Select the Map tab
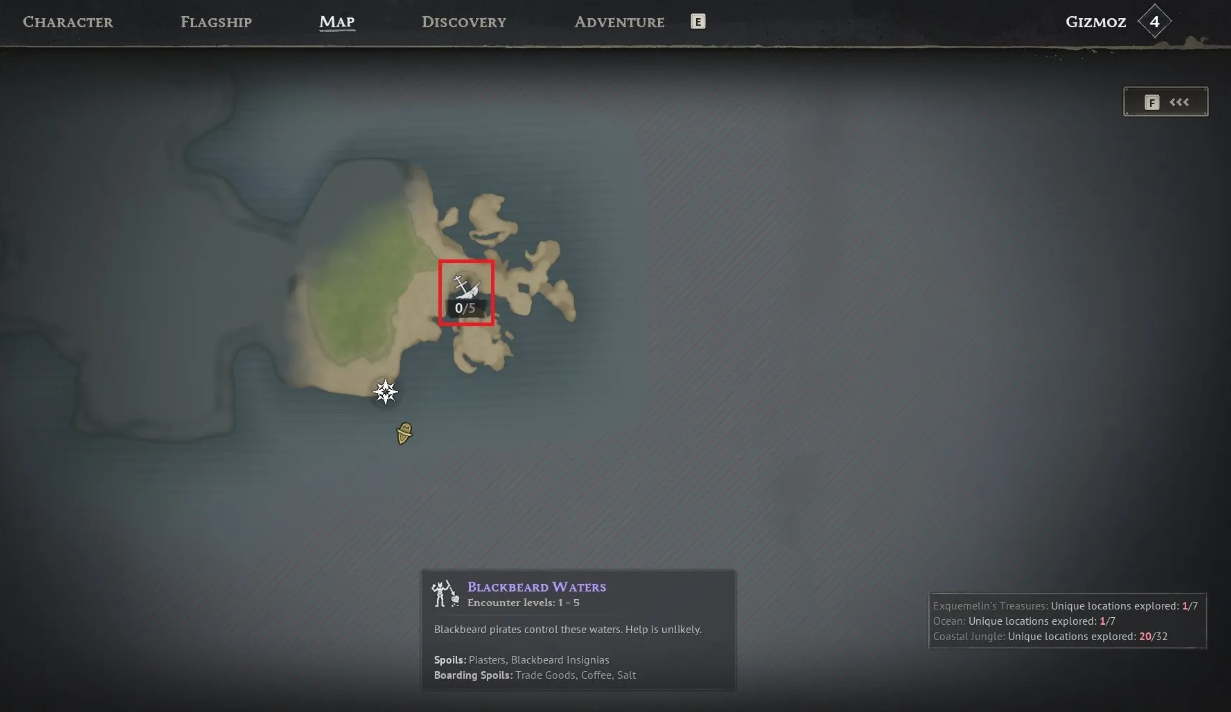The width and height of the screenshot is (1231, 712). tap(337, 22)
